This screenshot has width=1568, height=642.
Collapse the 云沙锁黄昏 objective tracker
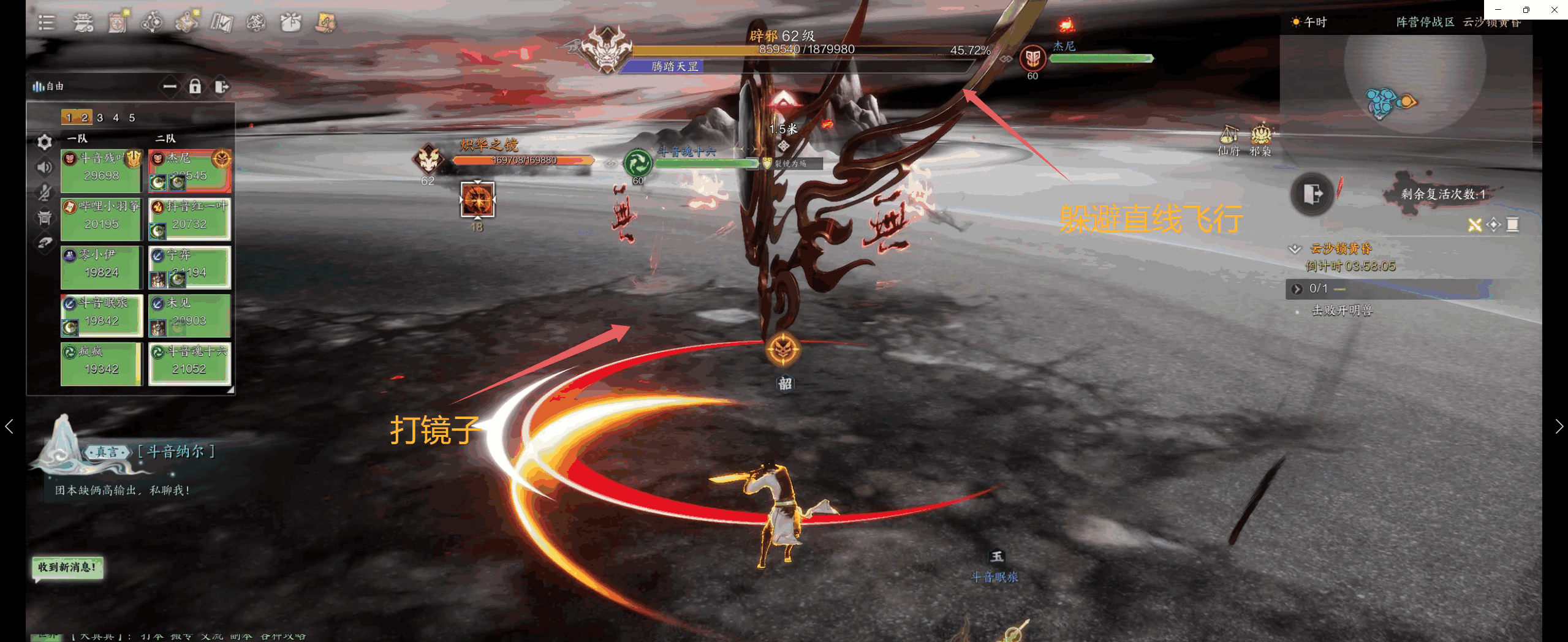pyautogui.click(x=1295, y=249)
